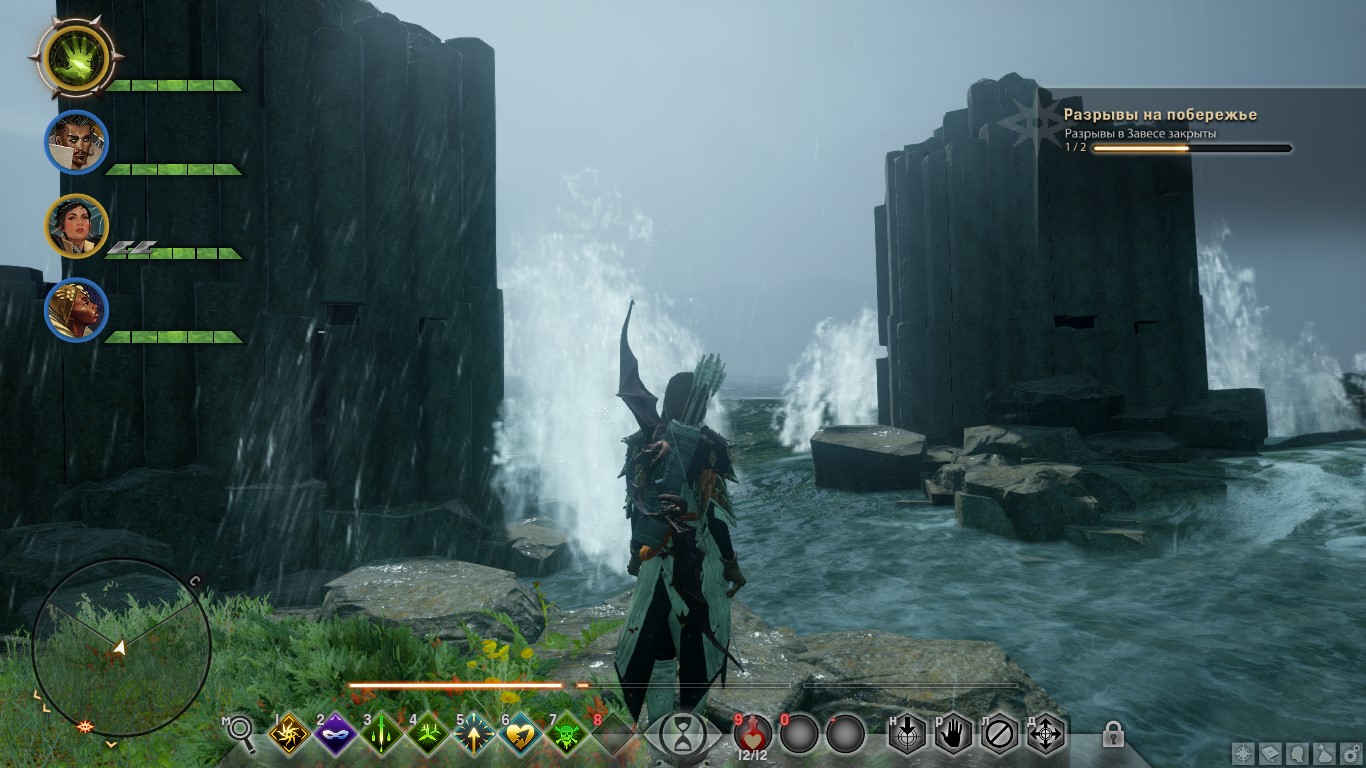1366x768 pixels.
Task: Switch to Vivienne's party portrait
Action: click(76, 310)
